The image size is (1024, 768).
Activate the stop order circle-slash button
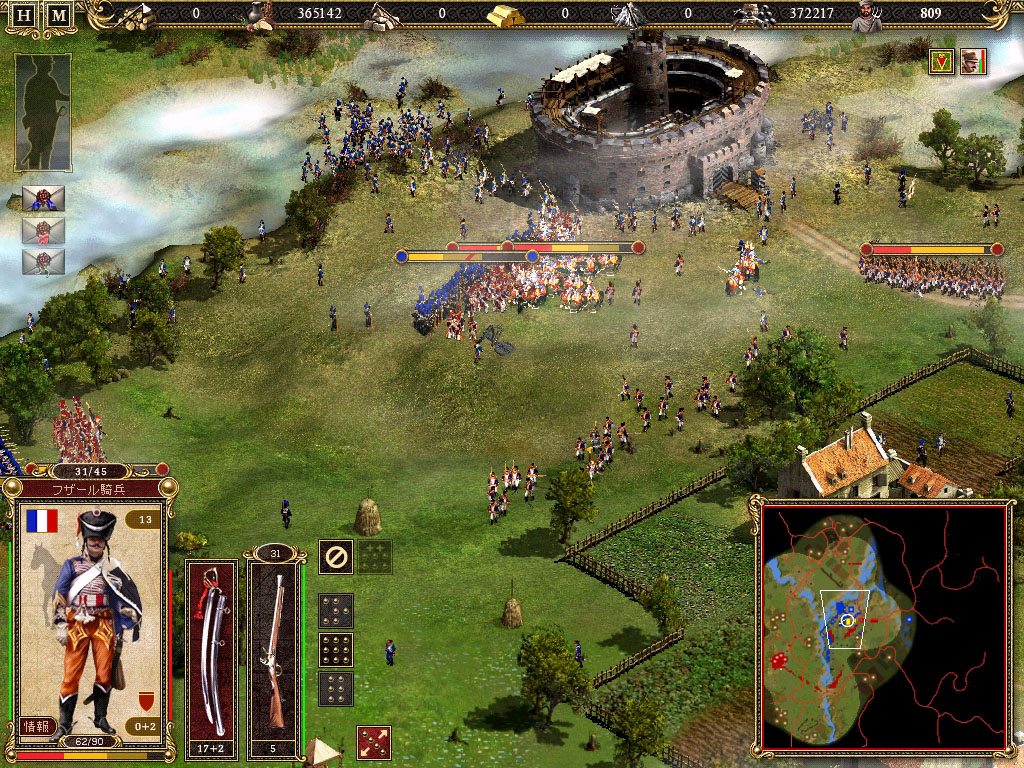click(335, 557)
